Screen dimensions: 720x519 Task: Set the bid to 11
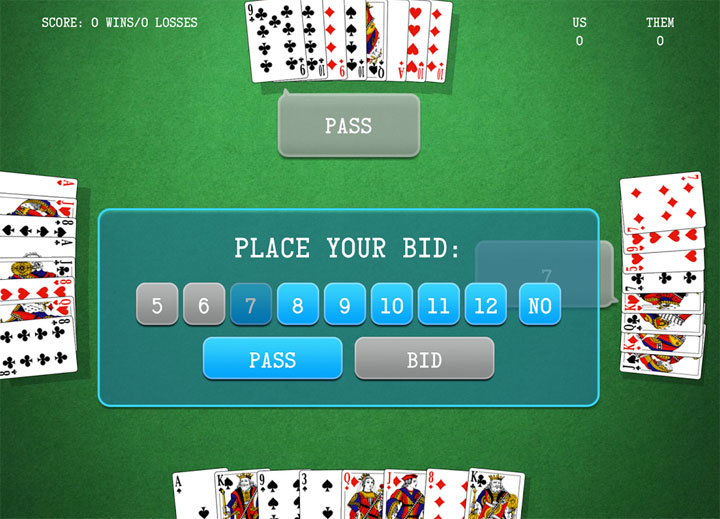tap(439, 305)
